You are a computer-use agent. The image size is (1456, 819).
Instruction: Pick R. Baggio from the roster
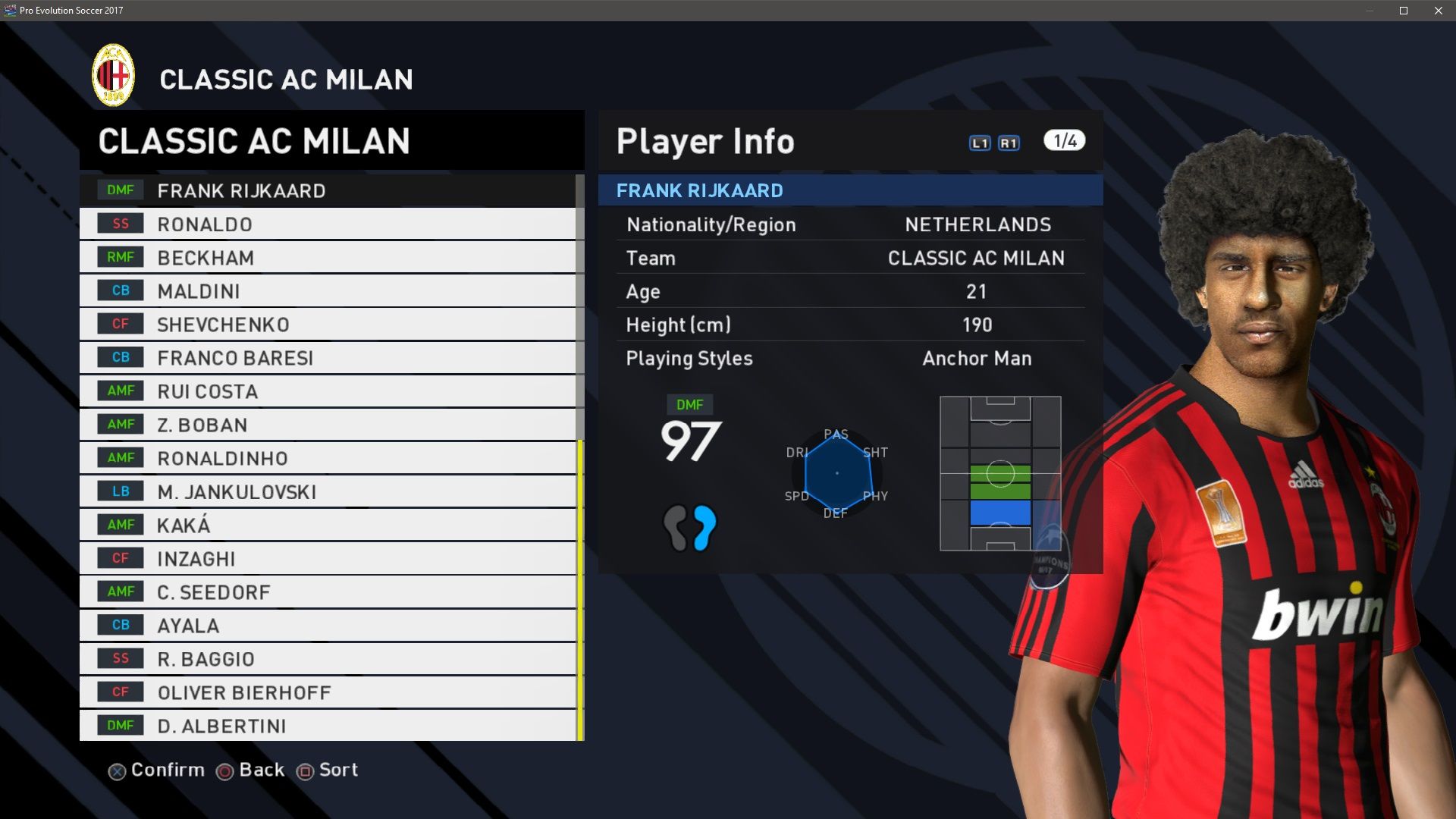click(x=328, y=659)
